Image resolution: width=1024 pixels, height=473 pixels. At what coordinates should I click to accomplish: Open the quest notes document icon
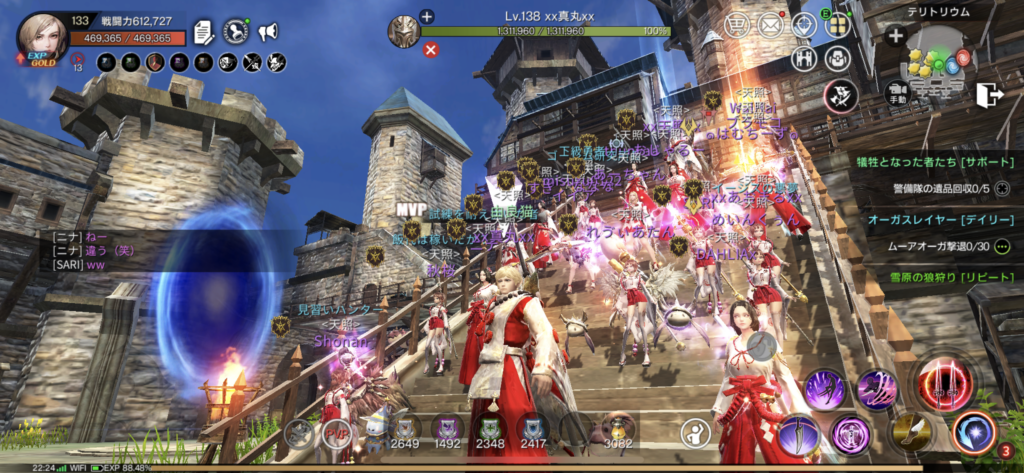tap(205, 32)
